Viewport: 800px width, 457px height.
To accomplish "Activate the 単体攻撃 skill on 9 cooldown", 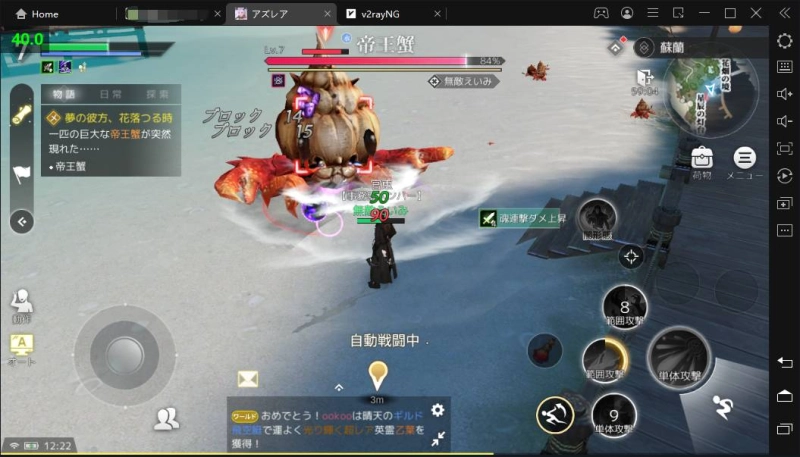I will tap(614, 414).
